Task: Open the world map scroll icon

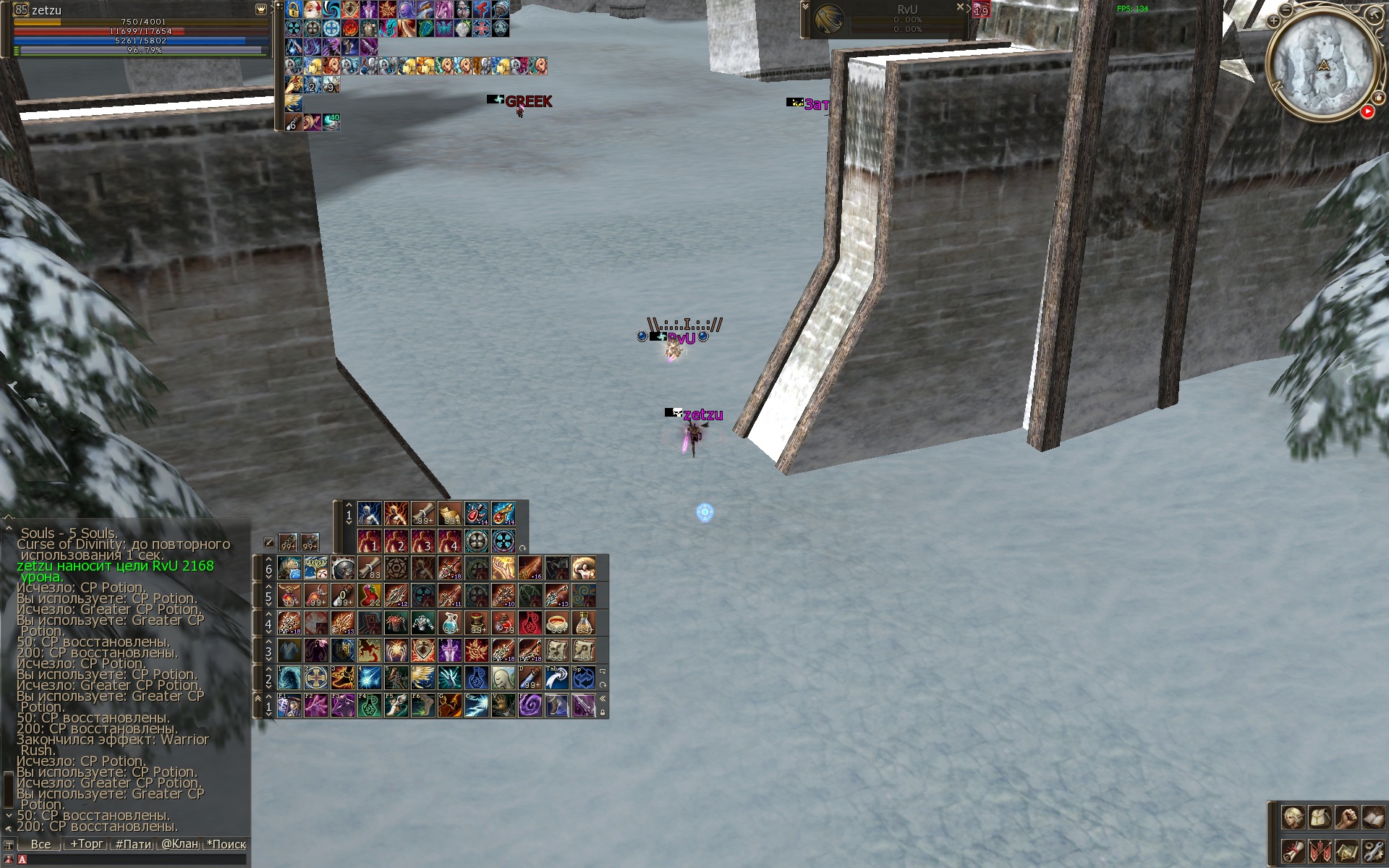Action: [x=1346, y=851]
